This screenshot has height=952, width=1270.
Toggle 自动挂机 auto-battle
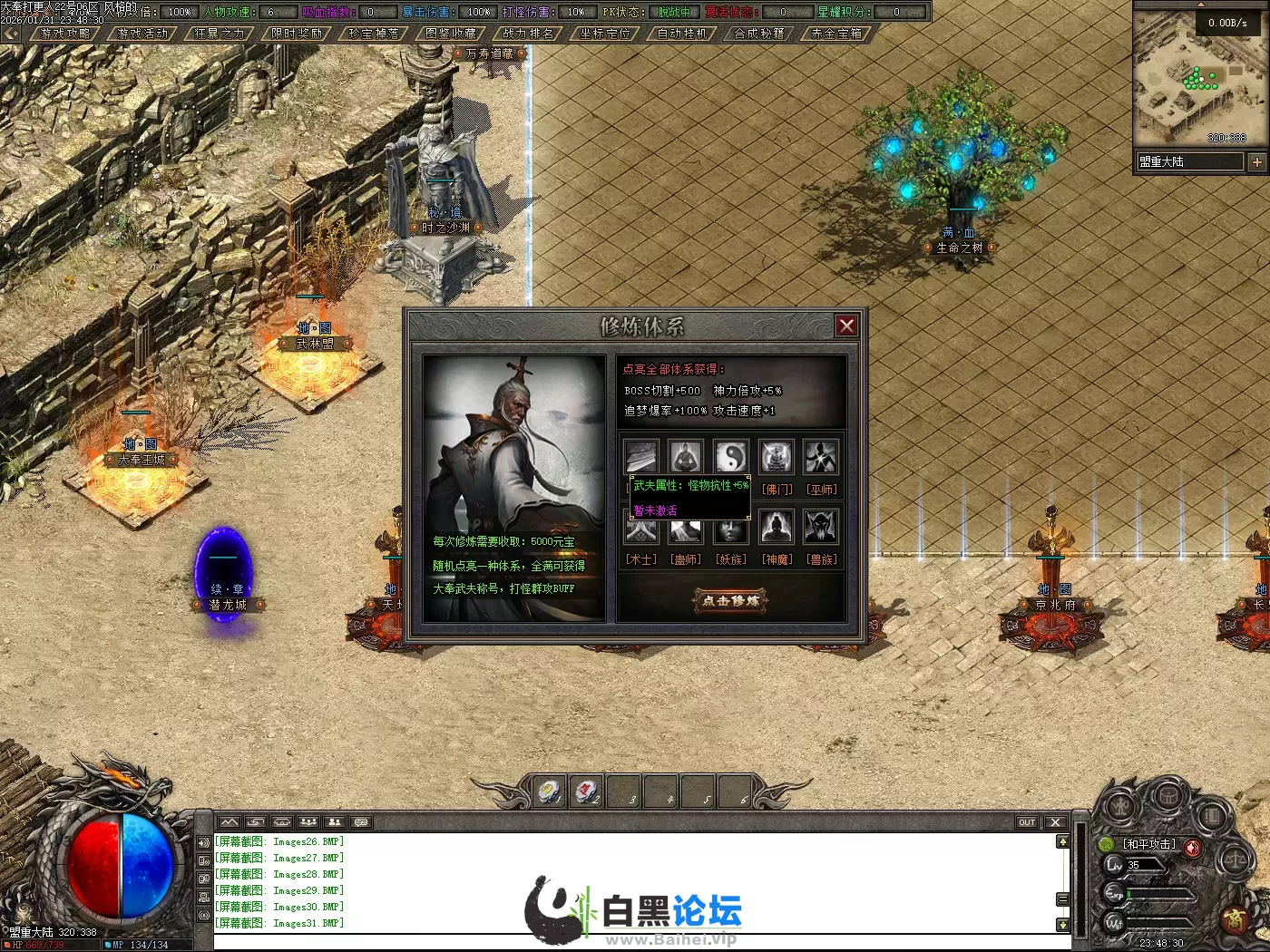click(x=682, y=34)
